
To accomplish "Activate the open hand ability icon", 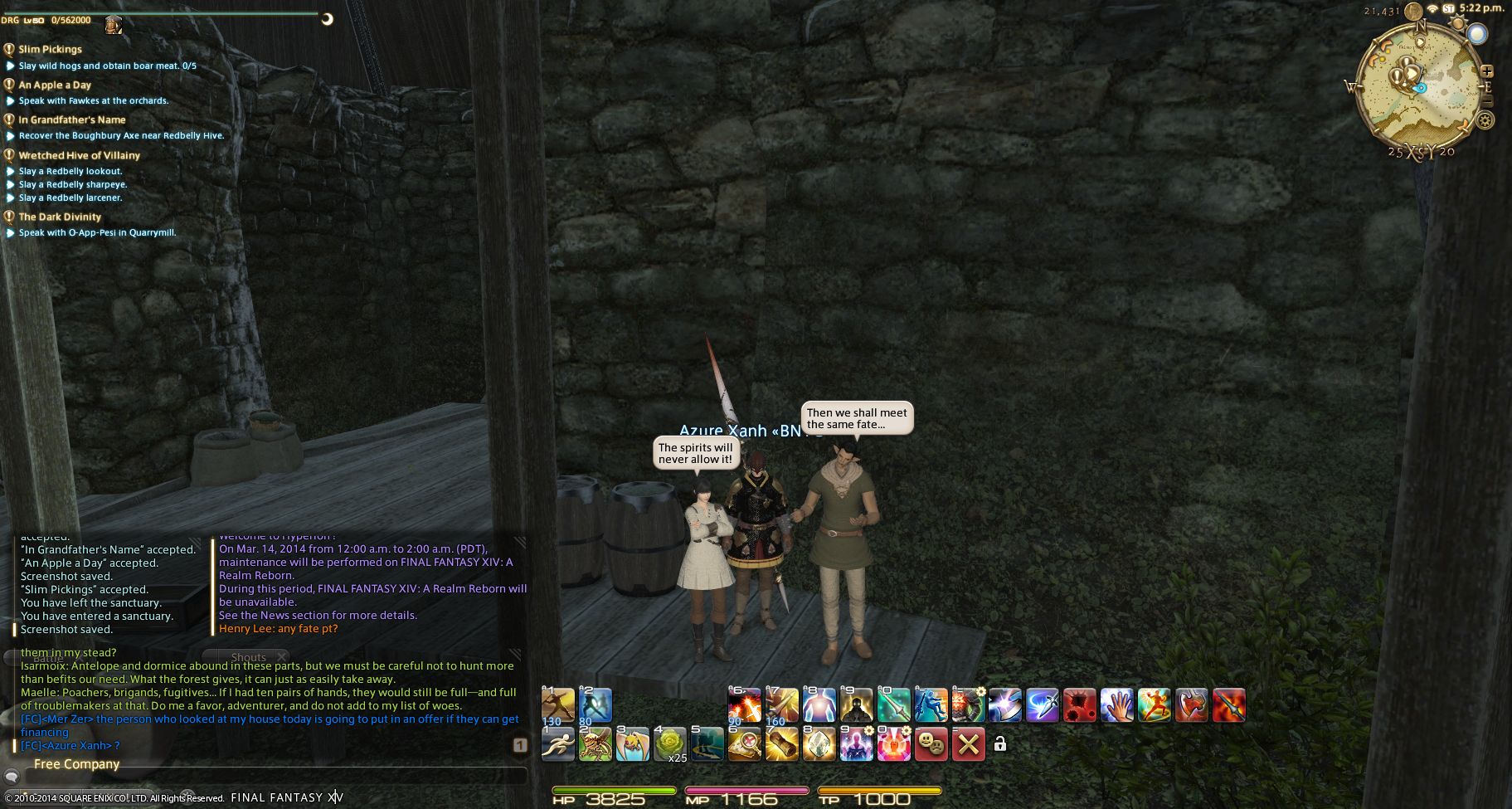I will point(1116,705).
